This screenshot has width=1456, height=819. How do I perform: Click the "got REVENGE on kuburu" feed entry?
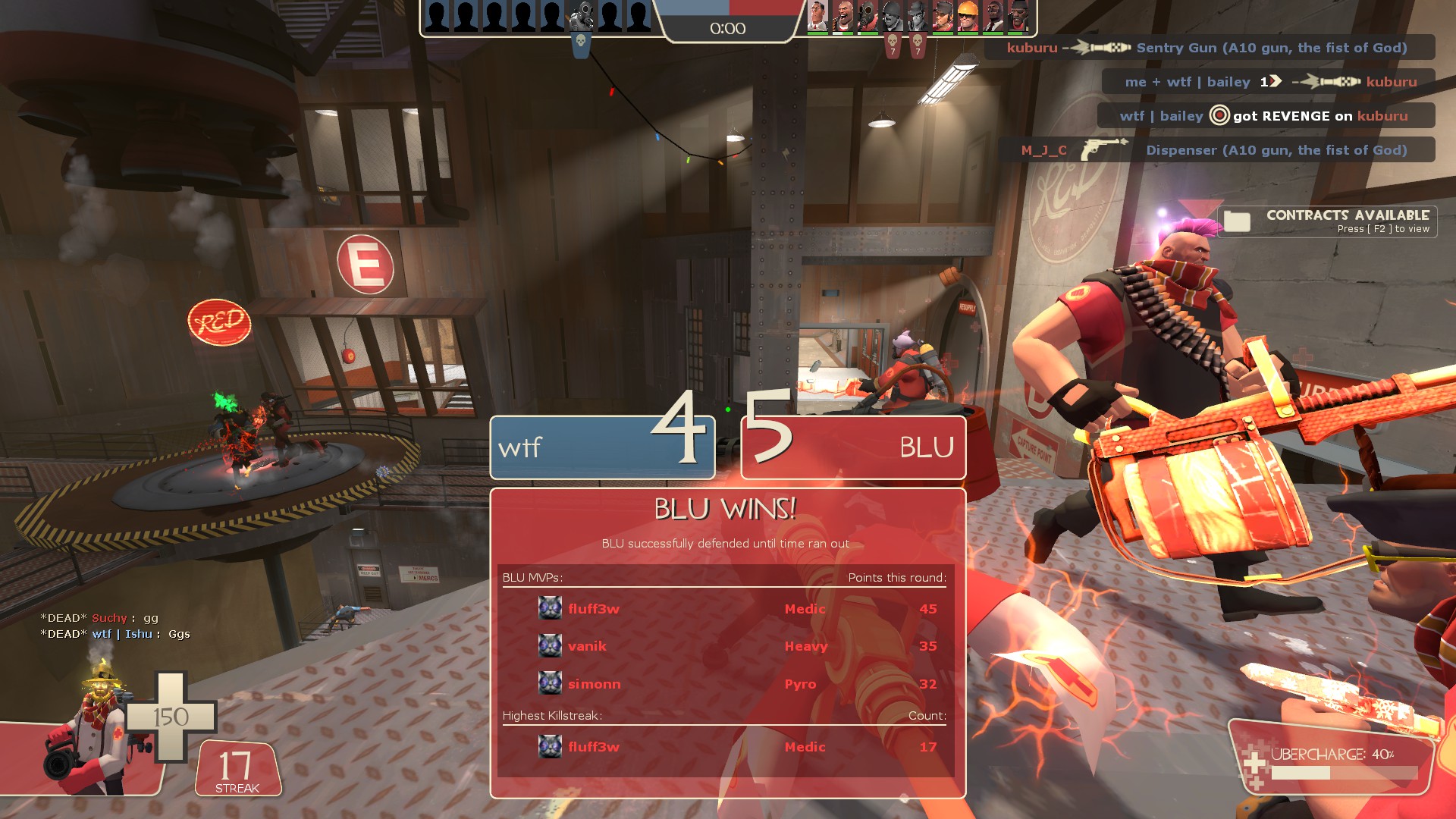(1266, 116)
